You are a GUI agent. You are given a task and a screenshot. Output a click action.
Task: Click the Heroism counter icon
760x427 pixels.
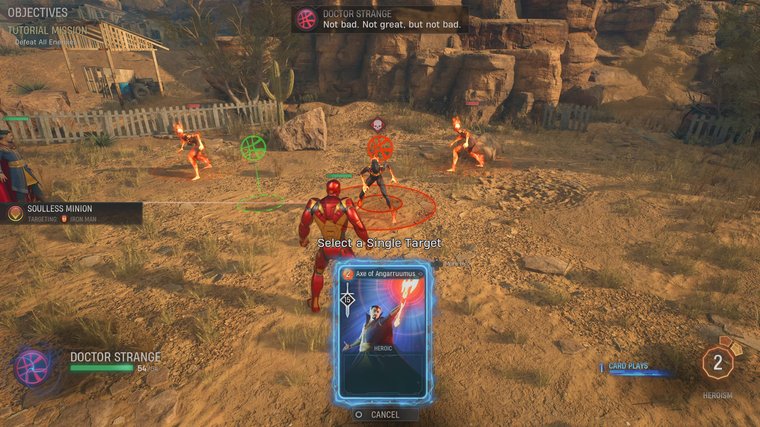tap(717, 362)
